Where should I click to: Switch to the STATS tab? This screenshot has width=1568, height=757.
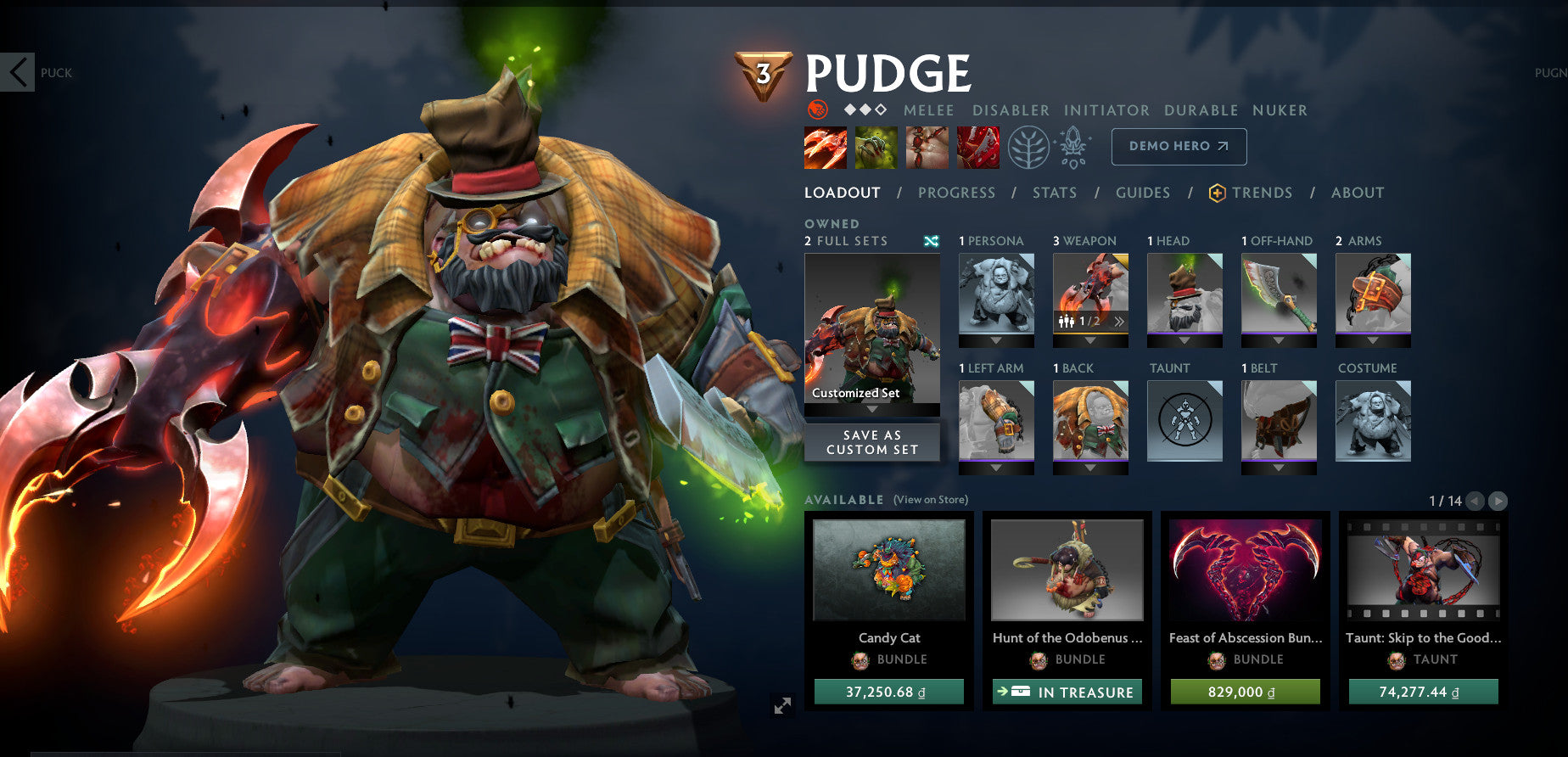(x=1054, y=193)
